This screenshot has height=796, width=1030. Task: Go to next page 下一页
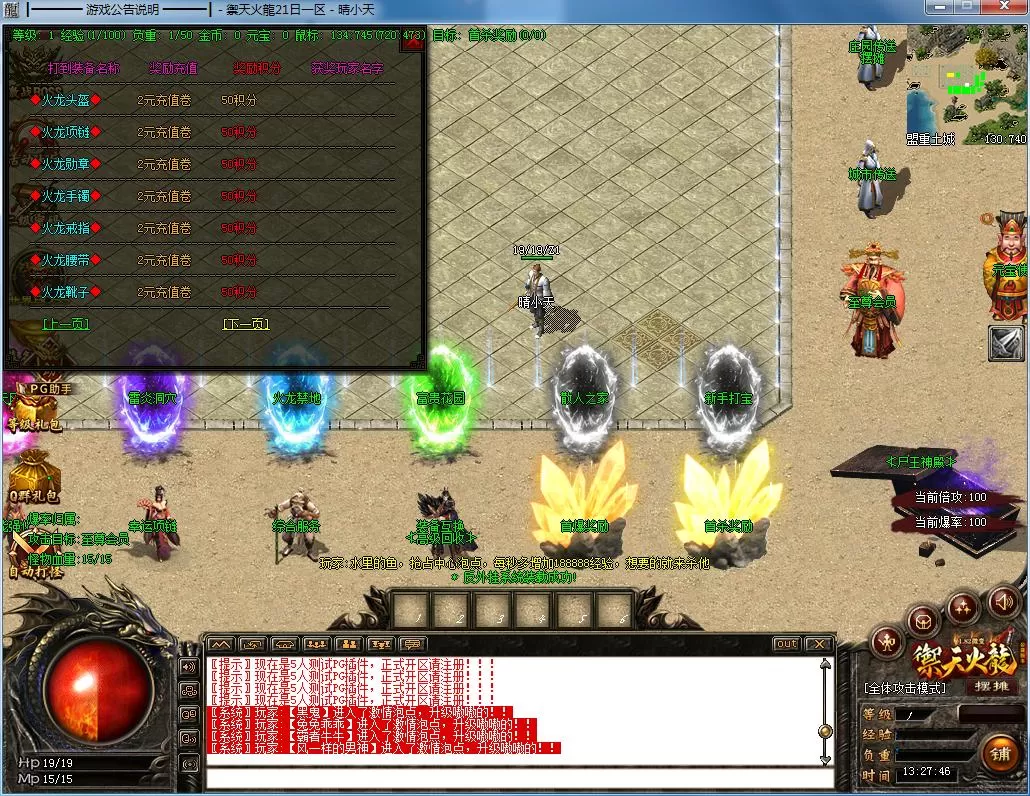(x=246, y=324)
